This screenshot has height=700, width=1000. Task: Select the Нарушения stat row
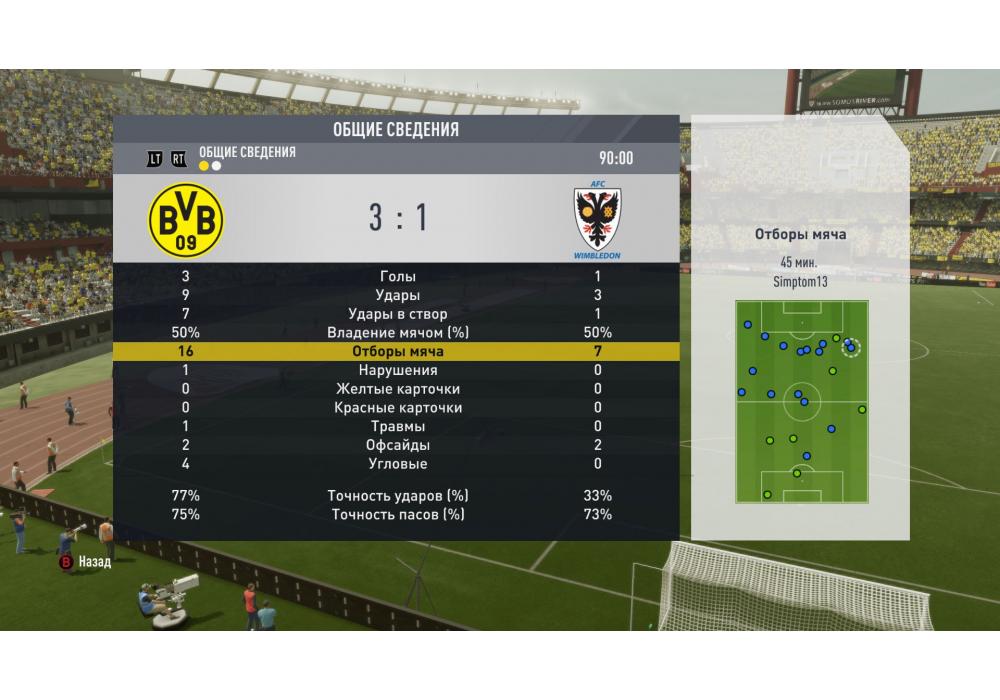(x=398, y=370)
